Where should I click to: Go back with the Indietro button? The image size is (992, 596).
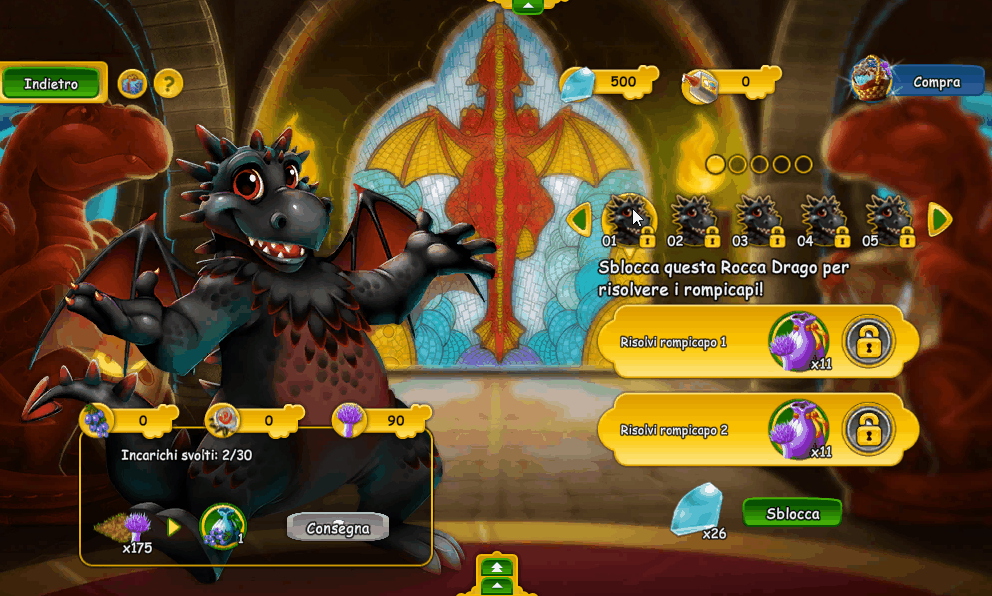(x=52, y=84)
